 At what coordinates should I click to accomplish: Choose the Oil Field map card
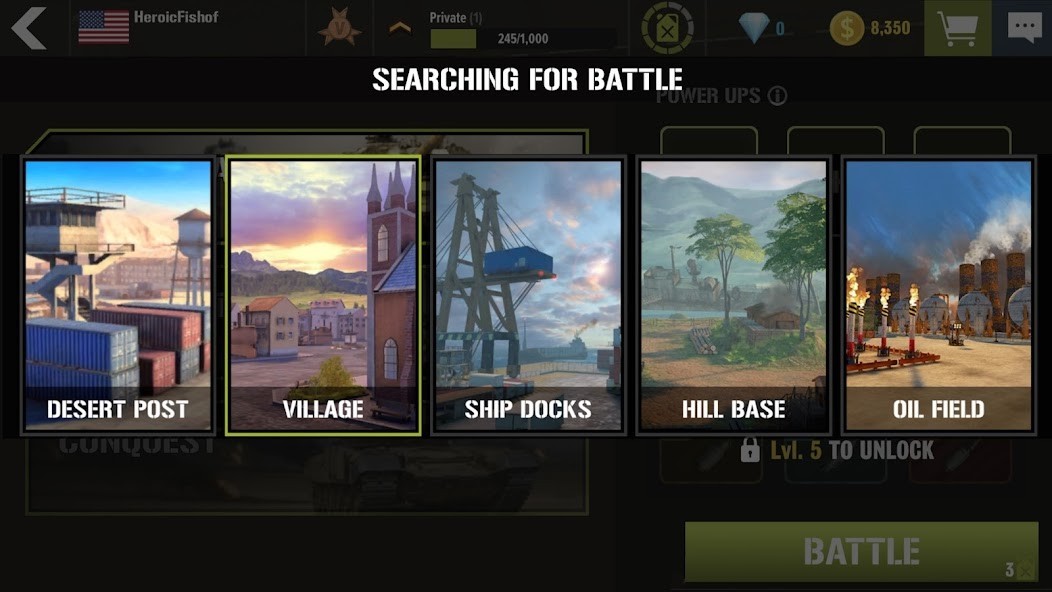[938, 295]
